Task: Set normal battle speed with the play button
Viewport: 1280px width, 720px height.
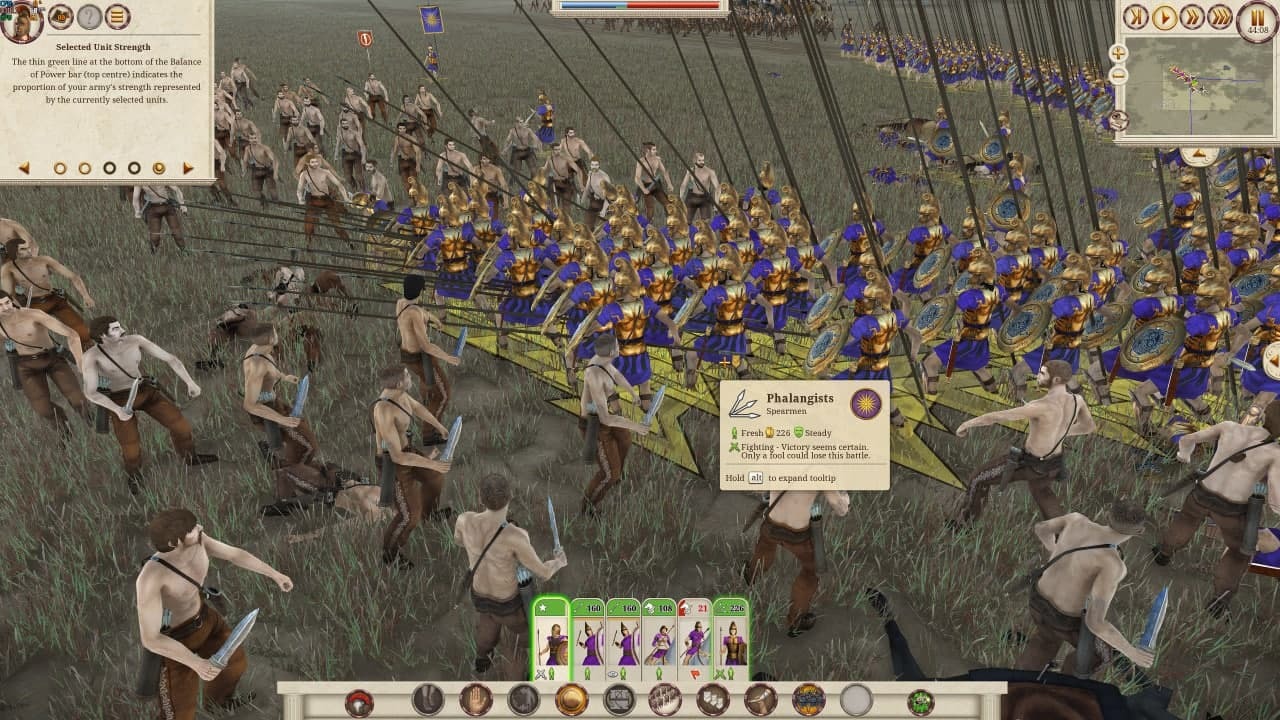Action: pos(1165,17)
